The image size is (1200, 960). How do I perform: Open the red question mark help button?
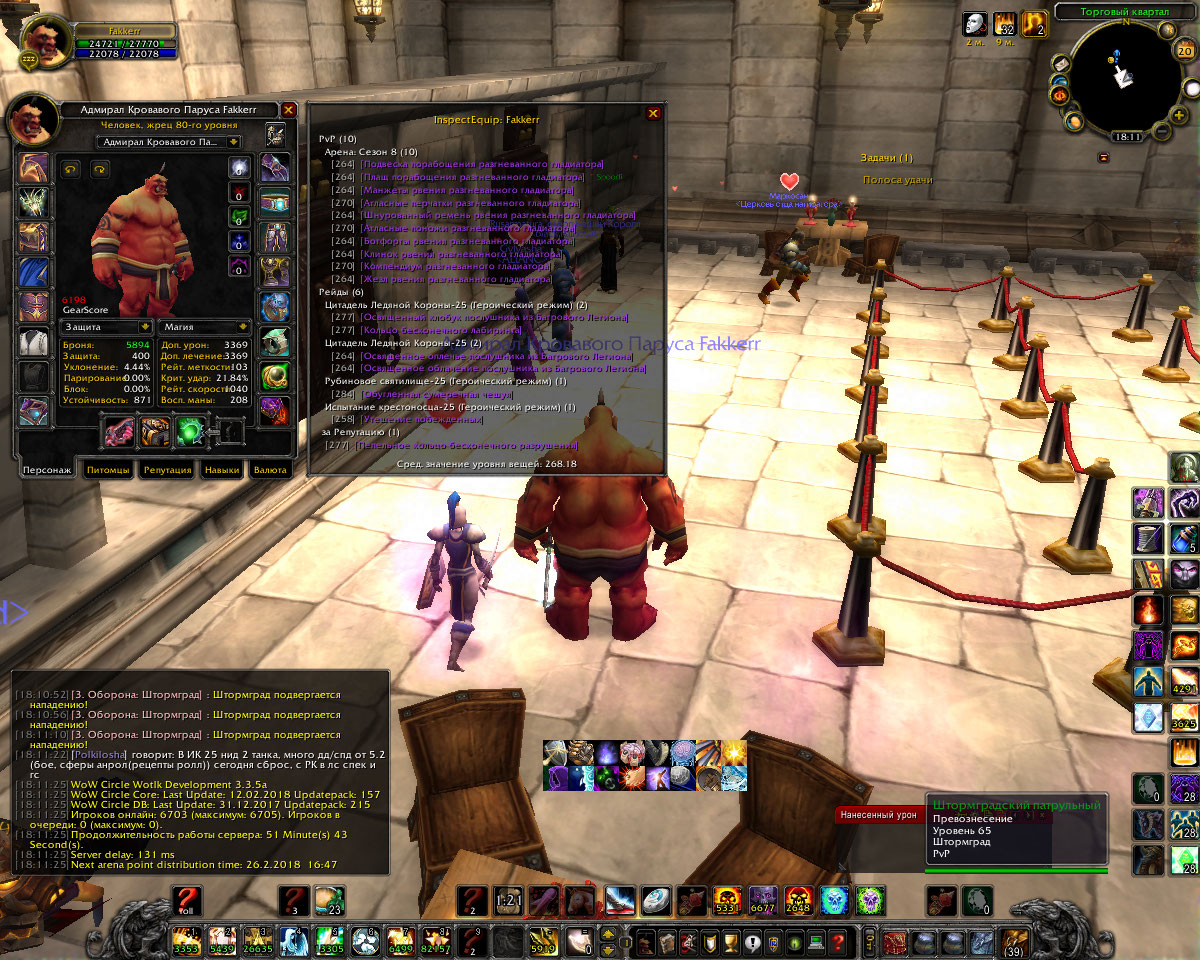coord(838,941)
